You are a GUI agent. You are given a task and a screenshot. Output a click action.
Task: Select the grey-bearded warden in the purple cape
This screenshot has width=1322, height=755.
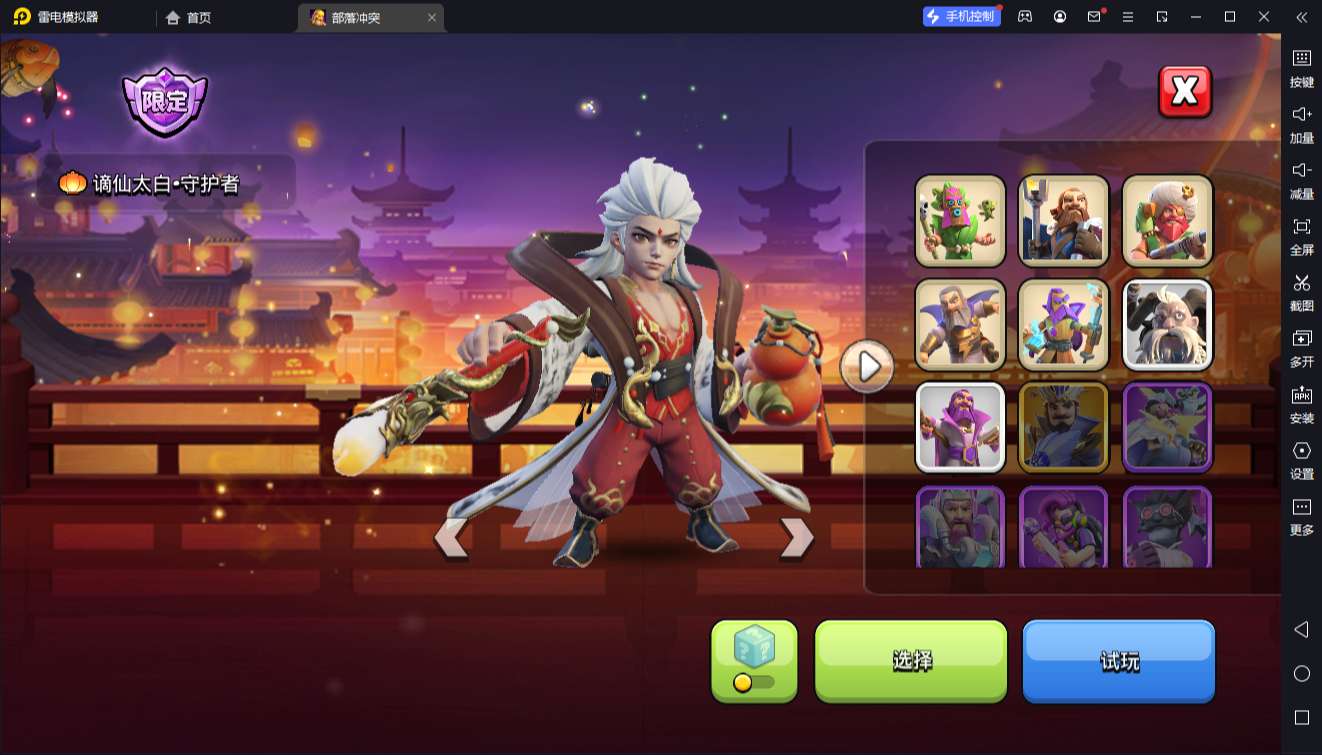960,324
